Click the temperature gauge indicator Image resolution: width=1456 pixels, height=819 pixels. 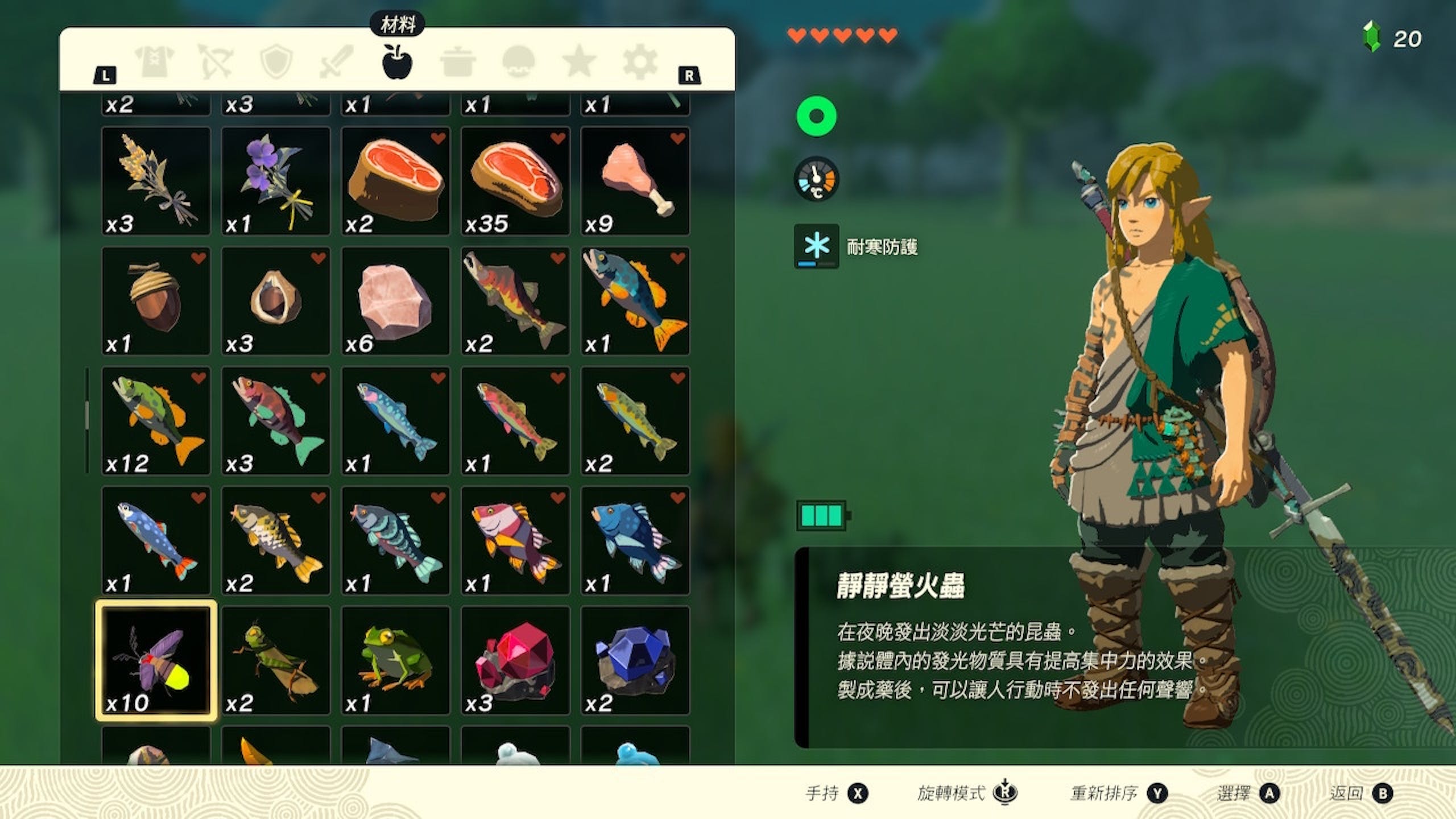click(817, 179)
